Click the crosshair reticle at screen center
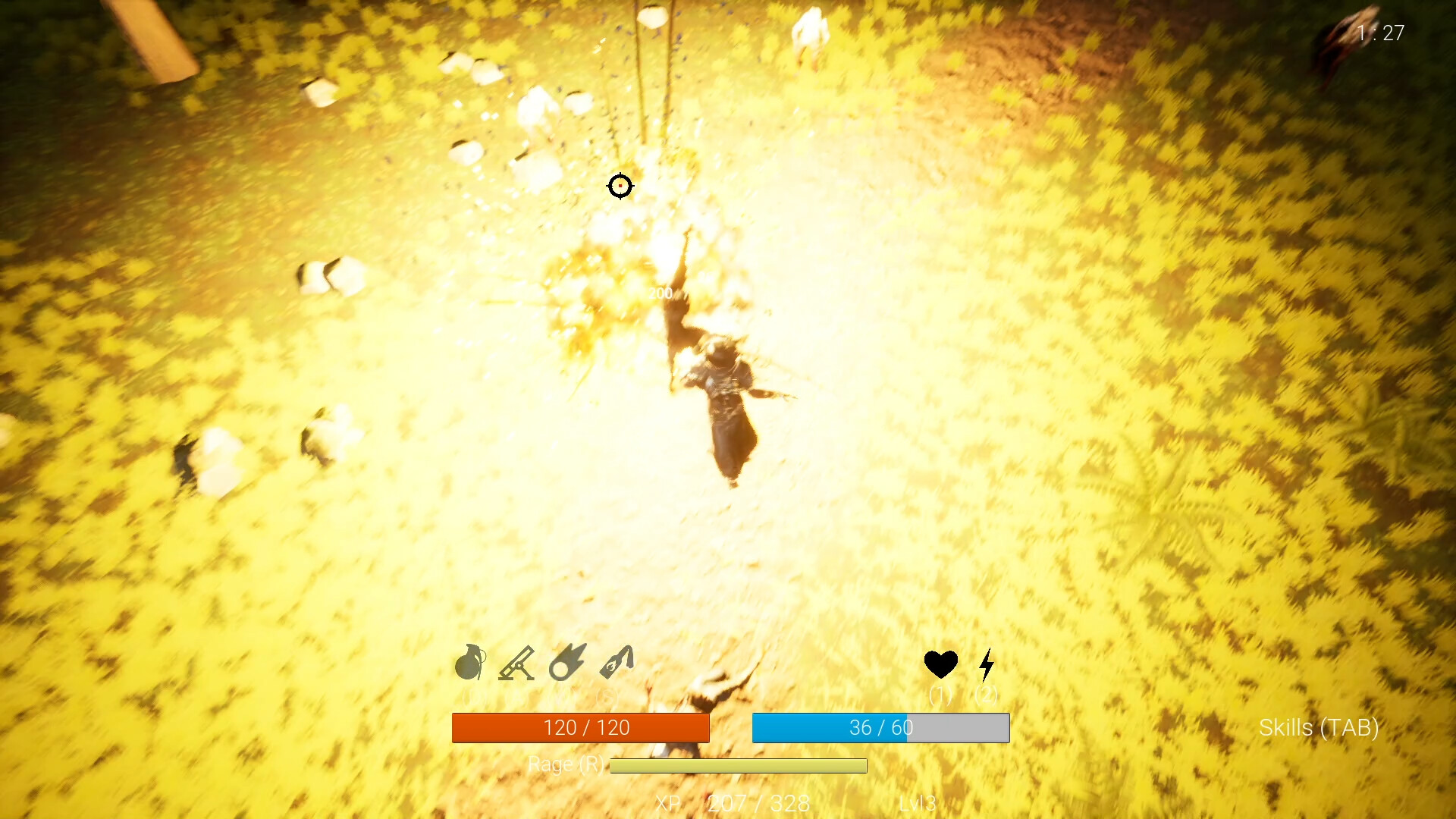The image size is (1456, 819). coord(620,187)
